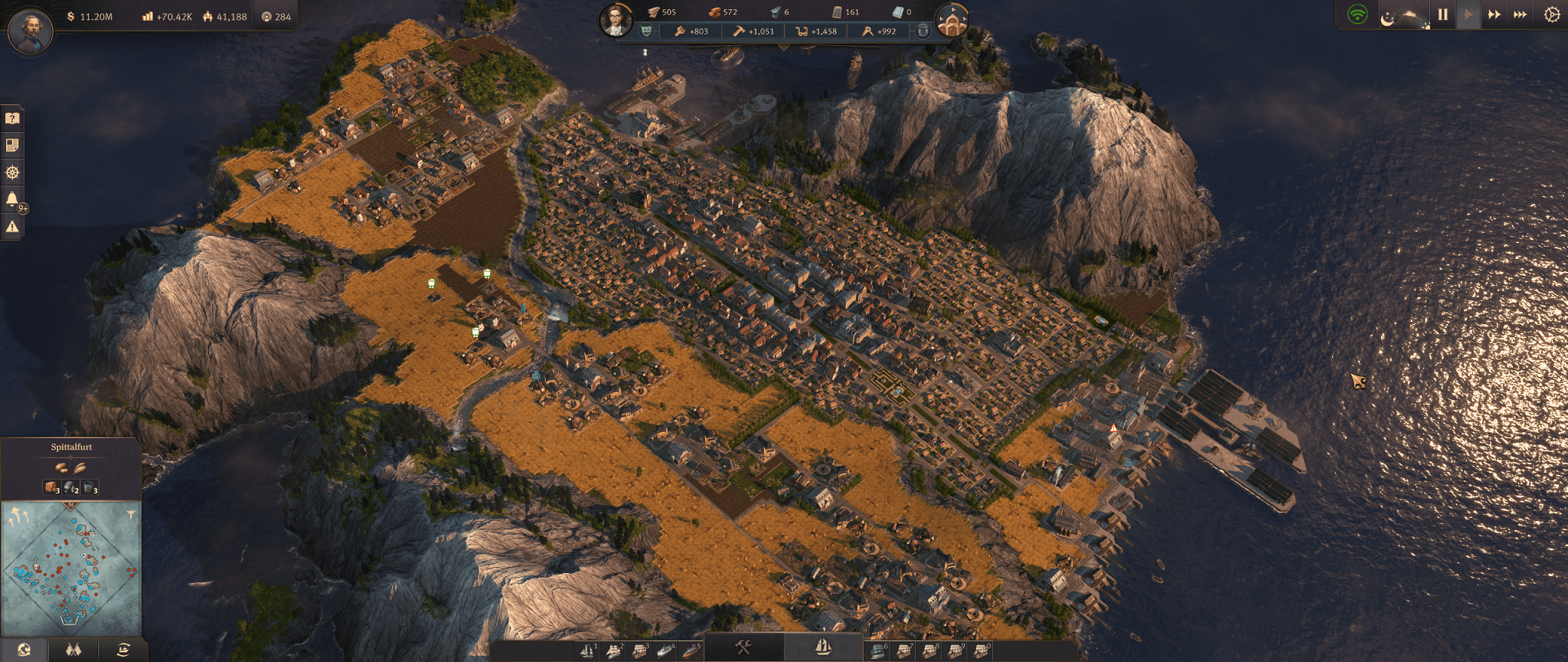Select ship shortcut slot number 6
This screenshot has width=1568, height=662.
pyautogui.click(x=879, y=651)
